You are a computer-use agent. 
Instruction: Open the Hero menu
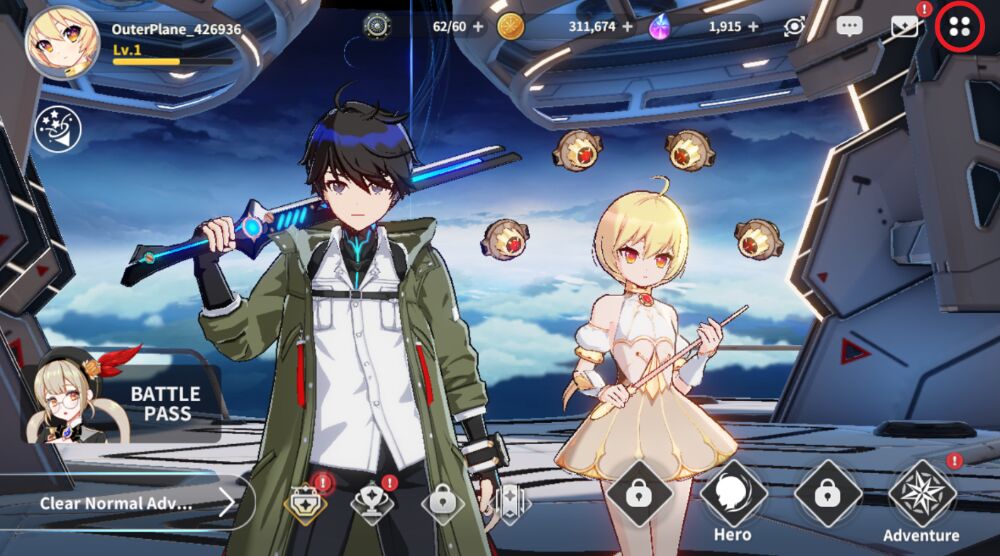pyautogui.click(x=733, y=500)
